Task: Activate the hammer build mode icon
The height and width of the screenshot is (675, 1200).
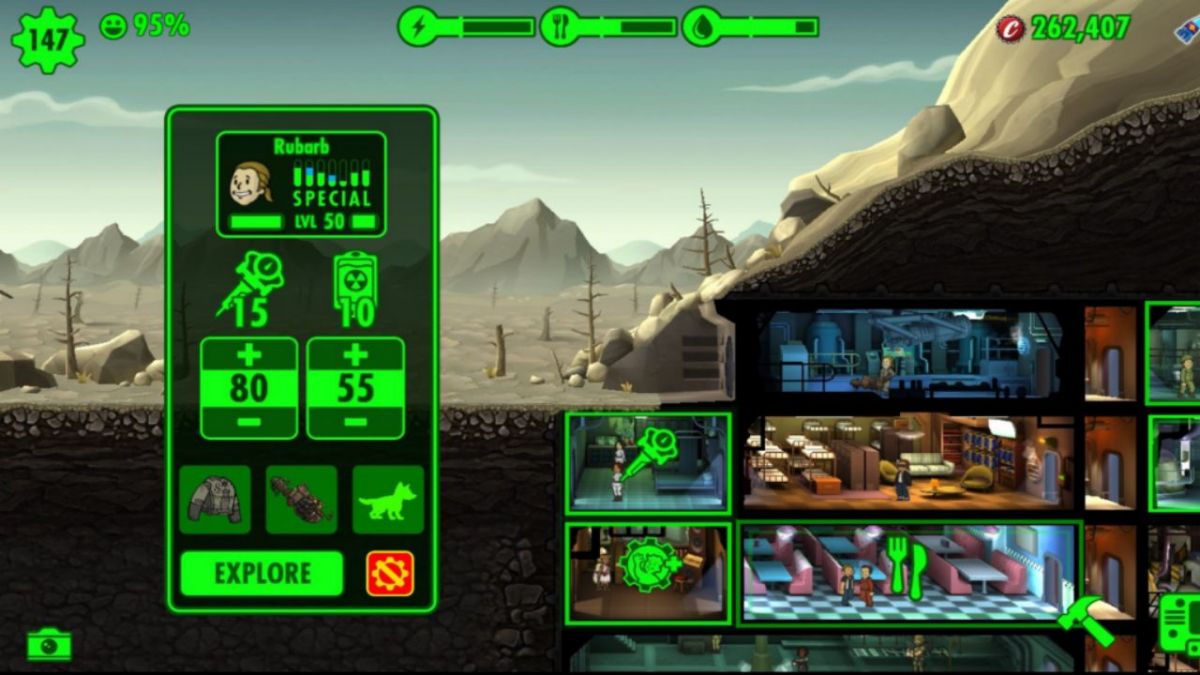Action: click(x=1085, y=620)
